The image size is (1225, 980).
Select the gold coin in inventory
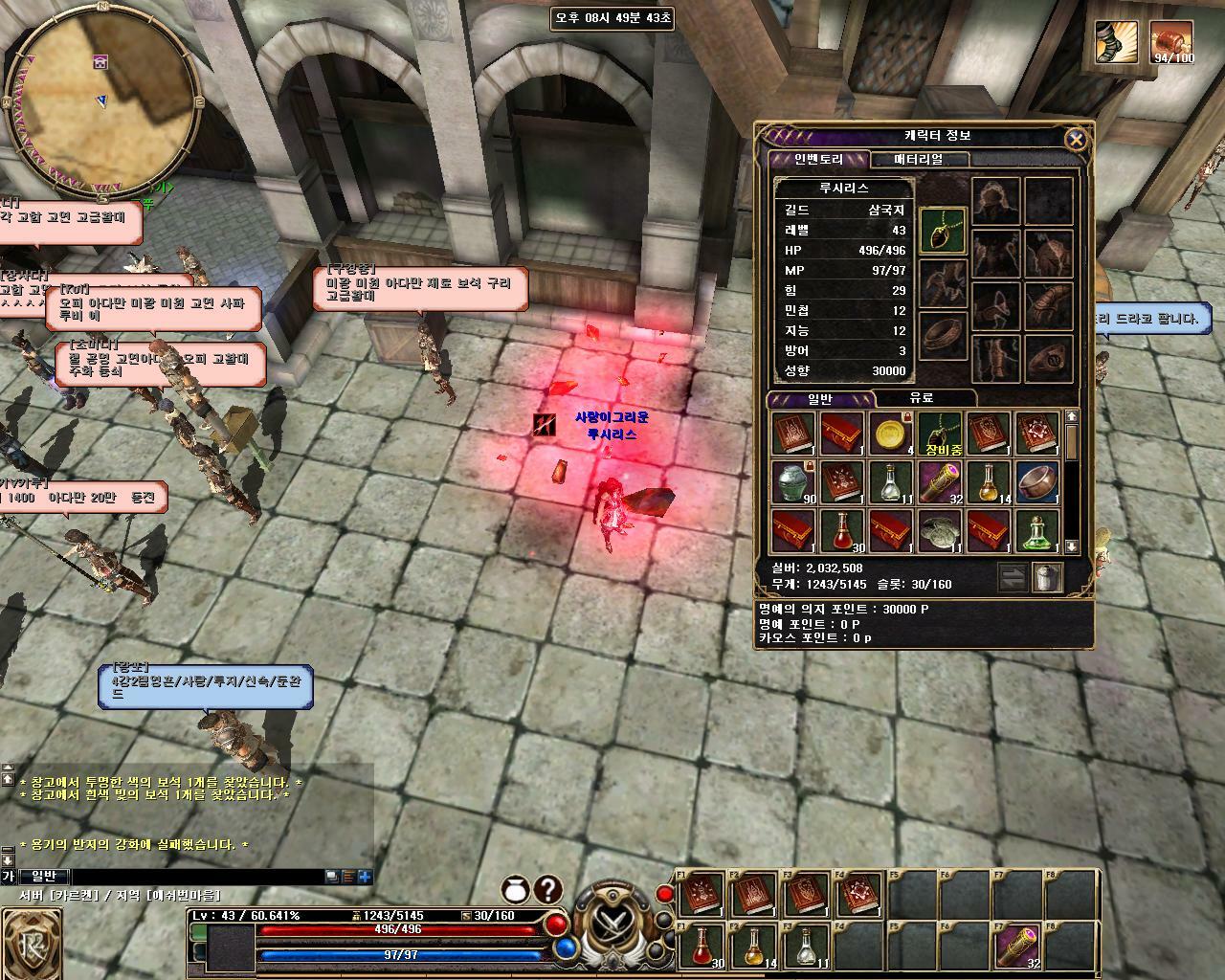pos(891,434)
